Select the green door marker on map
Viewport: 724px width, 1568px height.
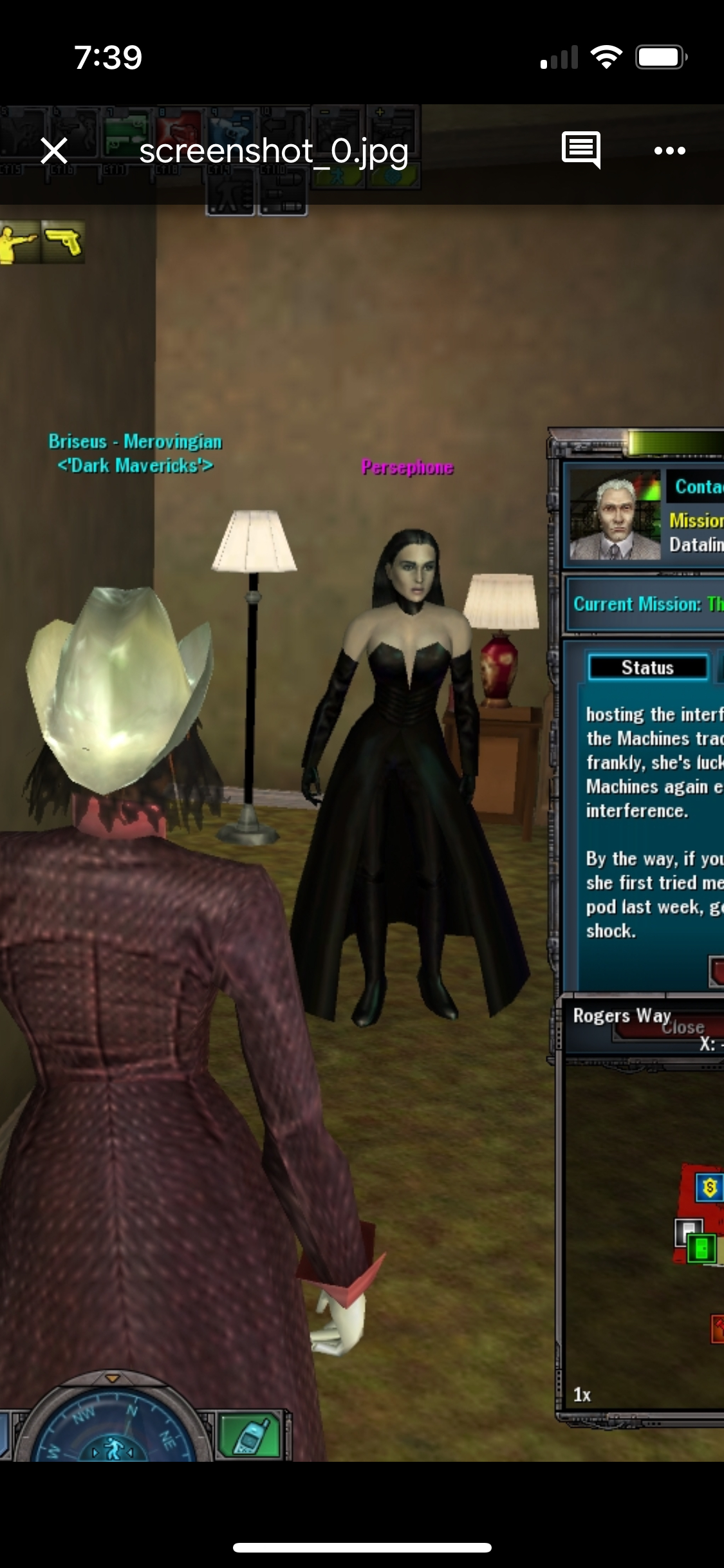pos(700,1249)
